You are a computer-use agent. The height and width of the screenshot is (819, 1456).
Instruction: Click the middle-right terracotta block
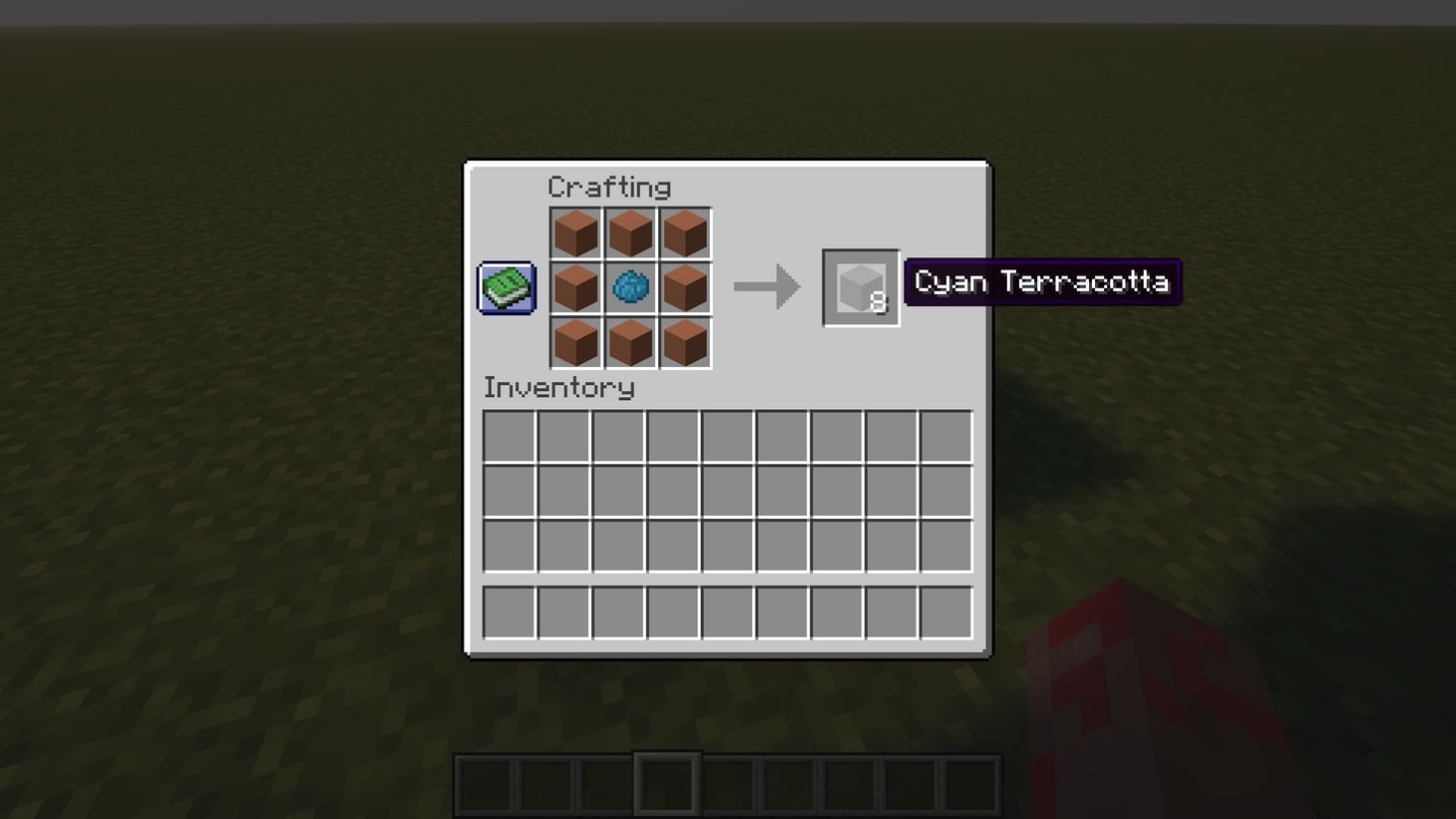(x=685, y=287)
